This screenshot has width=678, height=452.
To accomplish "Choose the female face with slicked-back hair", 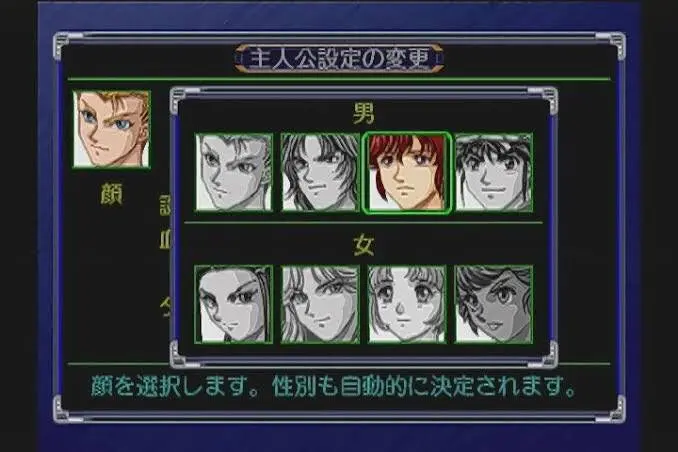I will pyautogui.click(x=233, y=304).
